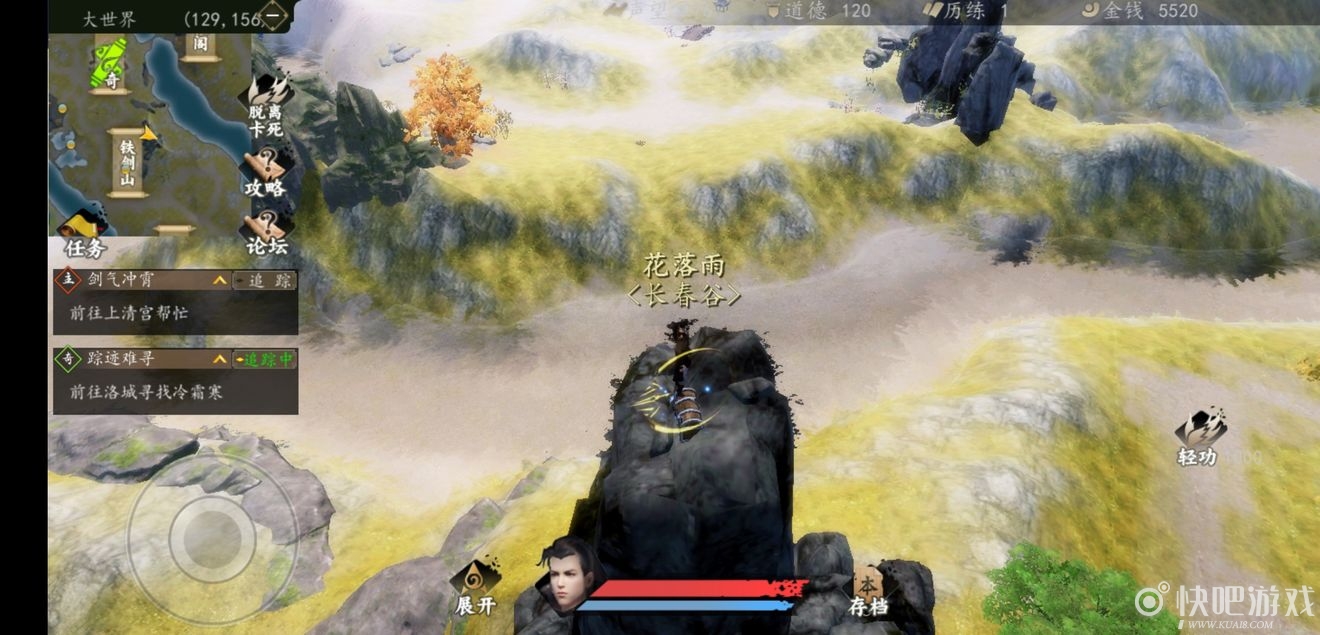Collapse the 剑气冲霄 quest entry
The image size is (1320, 635).
[x=219, y=281]
